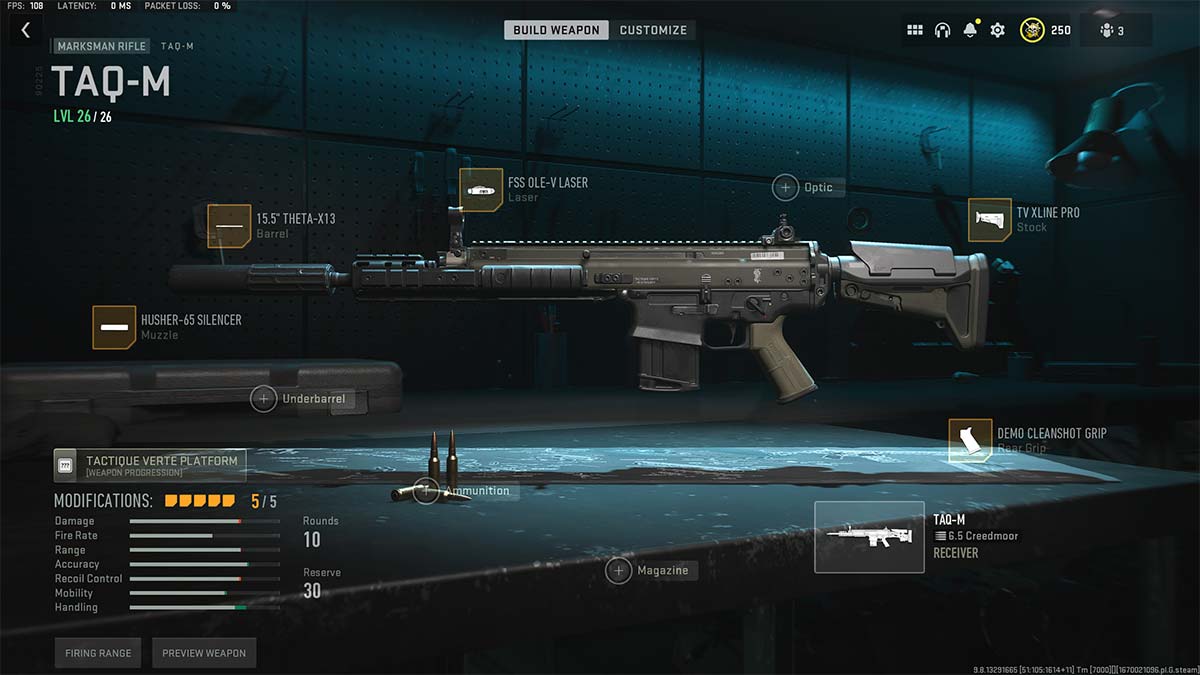This screenshot has width=1200, height=675.
Task: Open settings with the gear icon
Action: (x=997, y=30)
